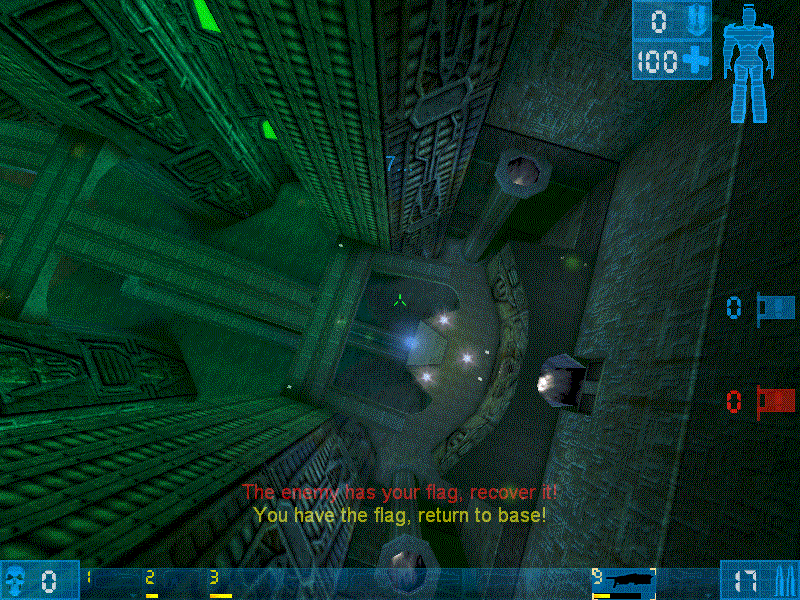Switch to weapon slot 3
Viewport: 800px width, 600px height.
tap(218, 581)
